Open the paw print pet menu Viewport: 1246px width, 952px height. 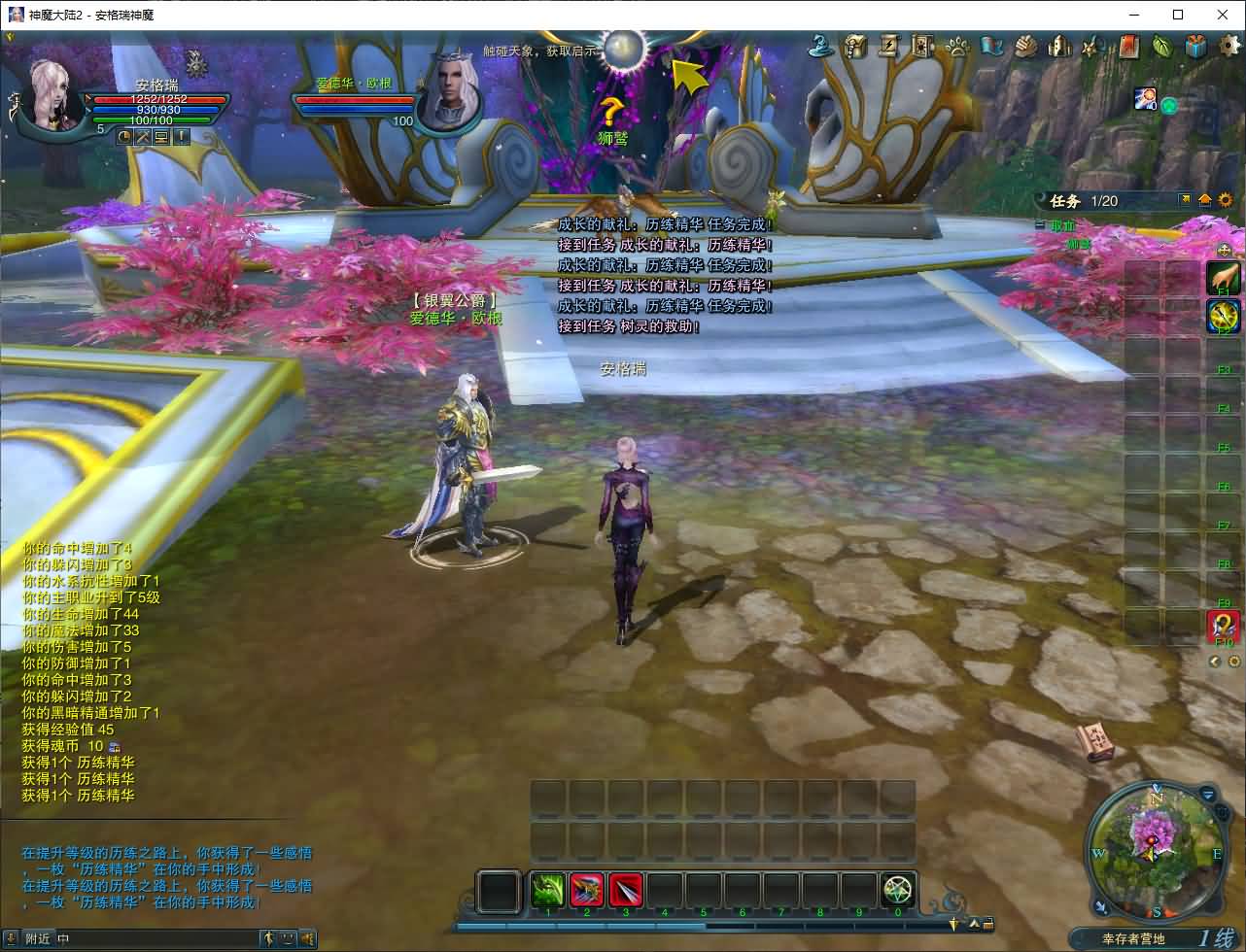click(x=958, y=46)
